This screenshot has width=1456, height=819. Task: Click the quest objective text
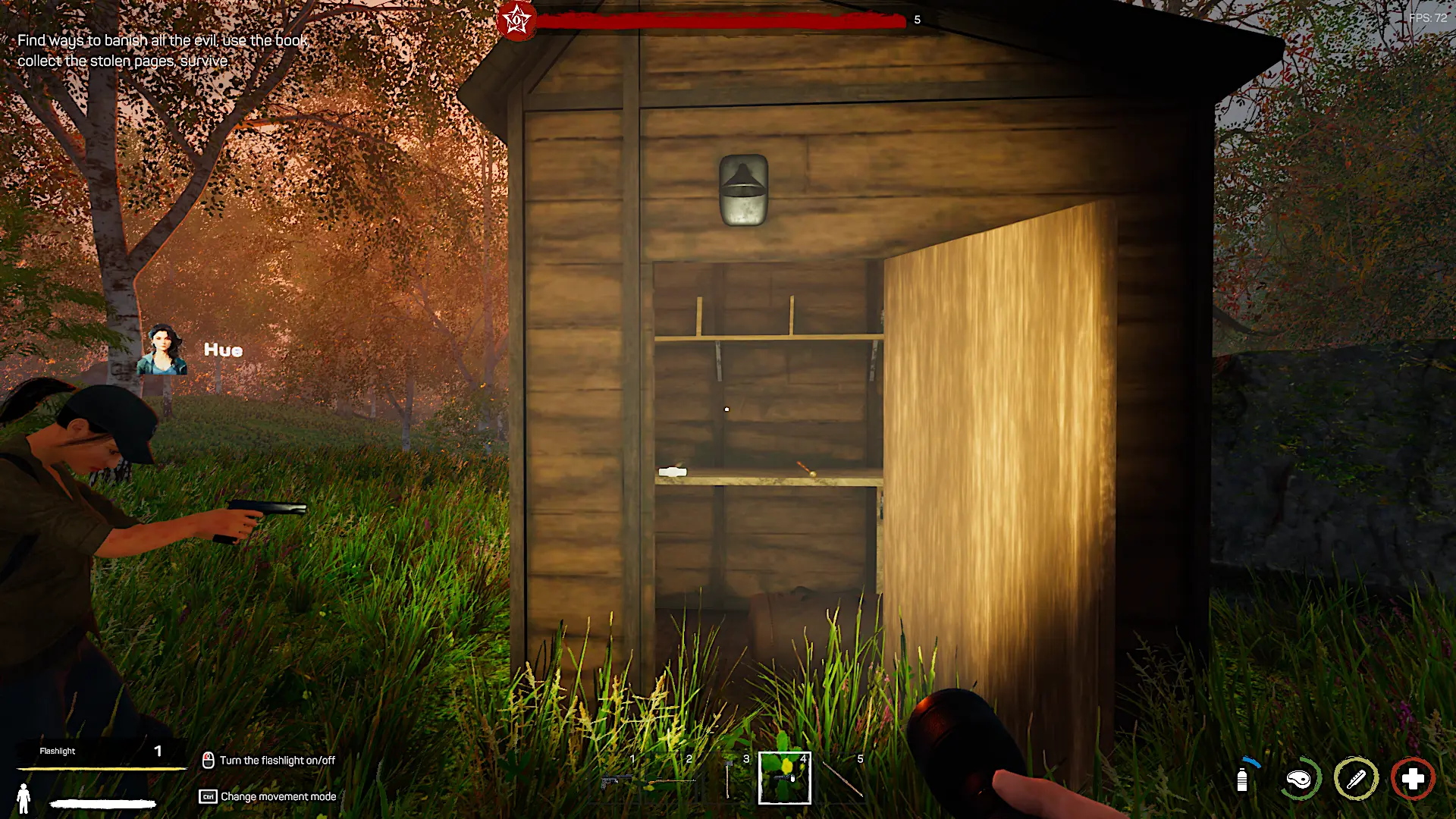click(162, 50)
